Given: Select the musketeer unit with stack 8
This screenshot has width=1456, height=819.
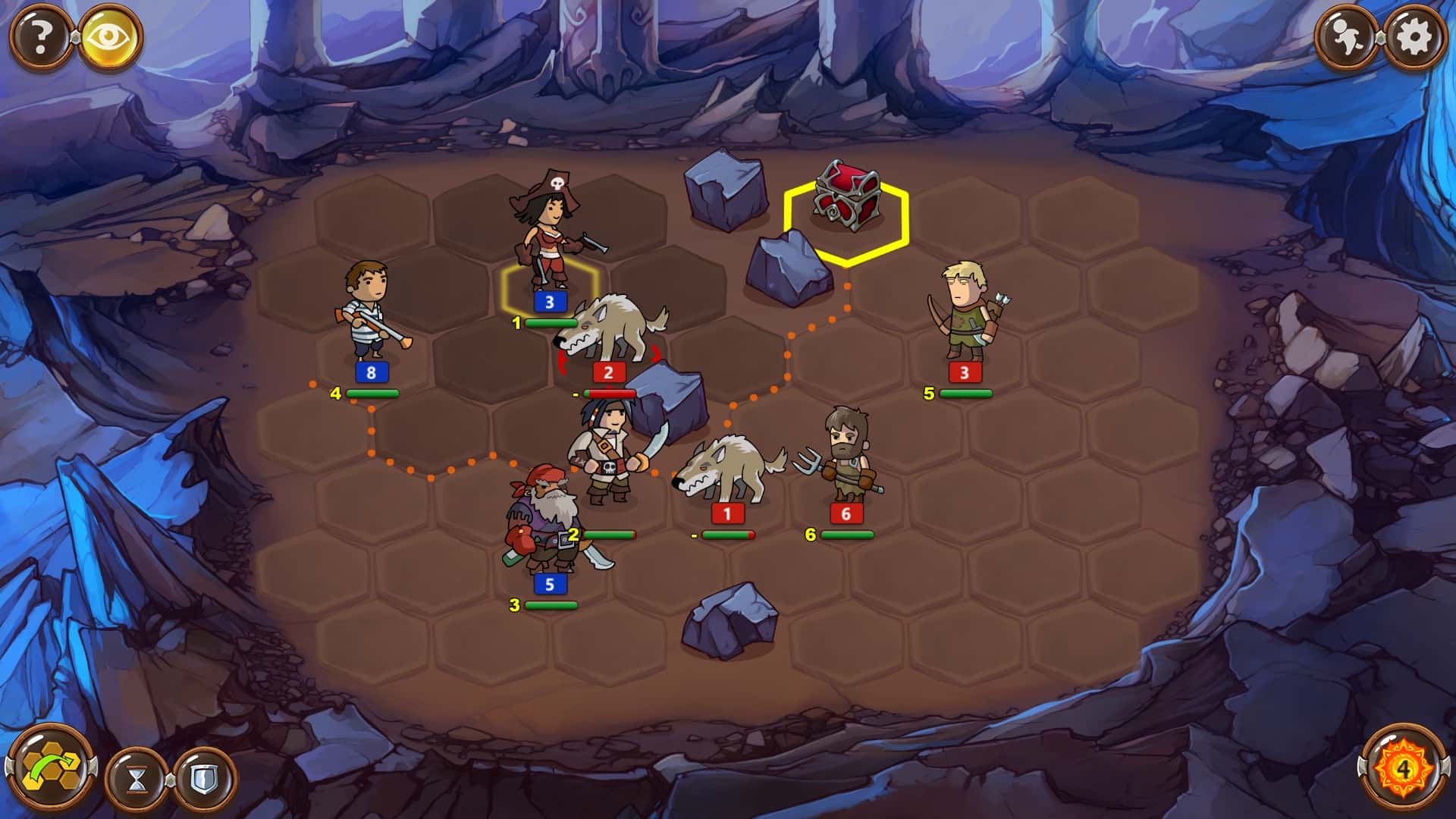Looking at the screenshot, I should pyautogui.click(x=368, y=318).
